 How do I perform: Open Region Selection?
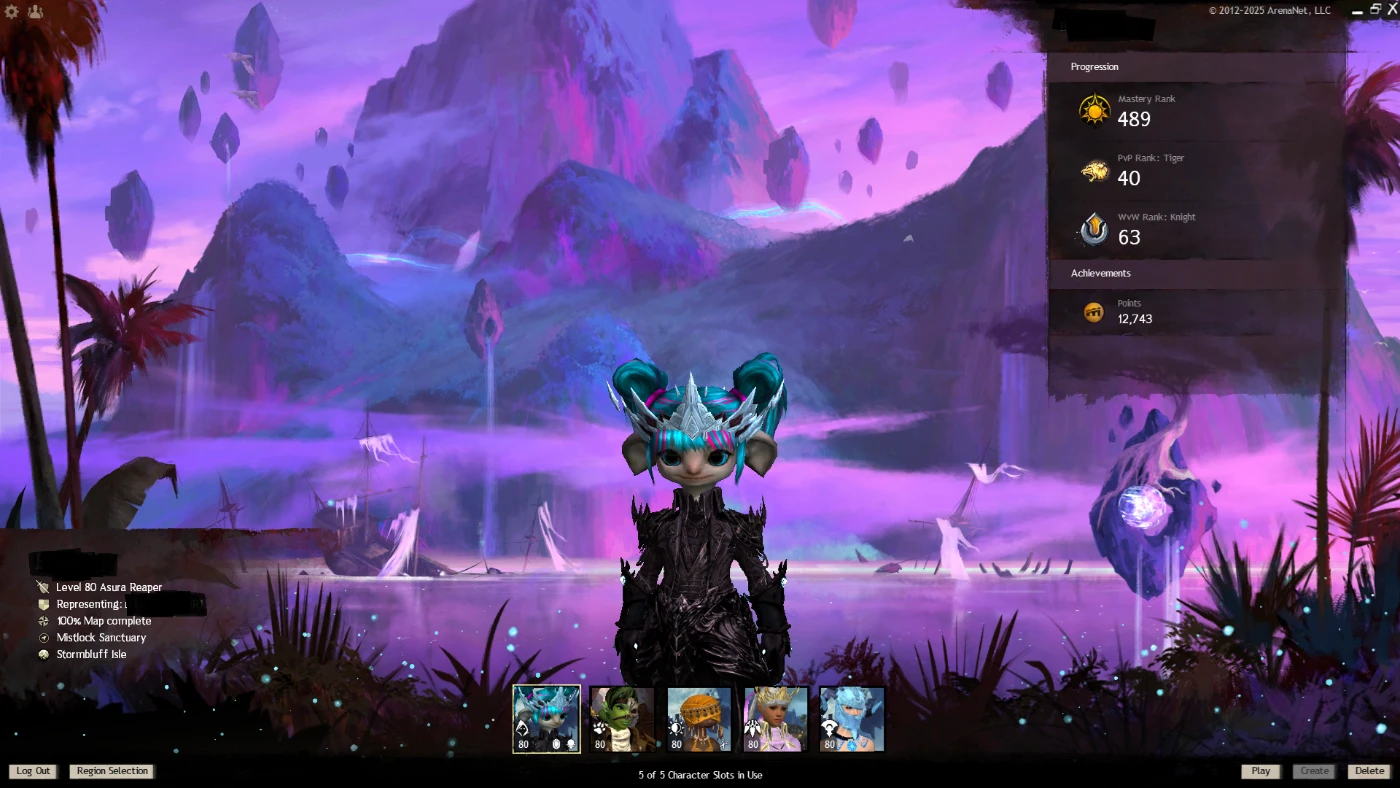coord(112,771)
